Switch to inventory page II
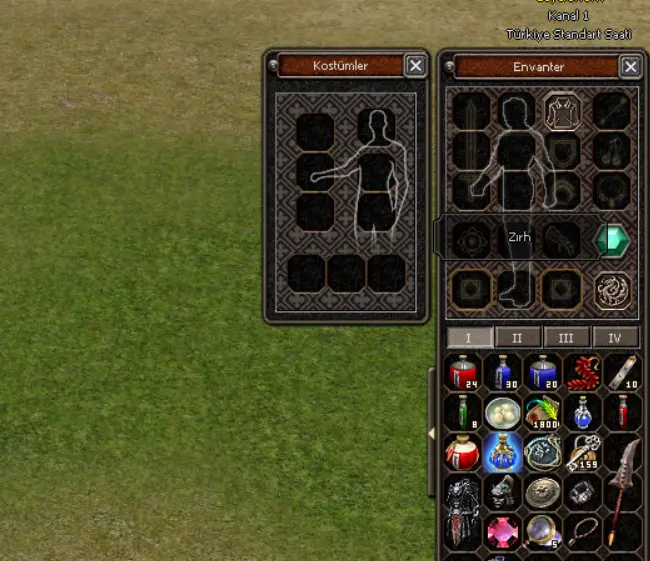Screen dimensions: 650x561 pyautogui.click(x=517, y=337)
